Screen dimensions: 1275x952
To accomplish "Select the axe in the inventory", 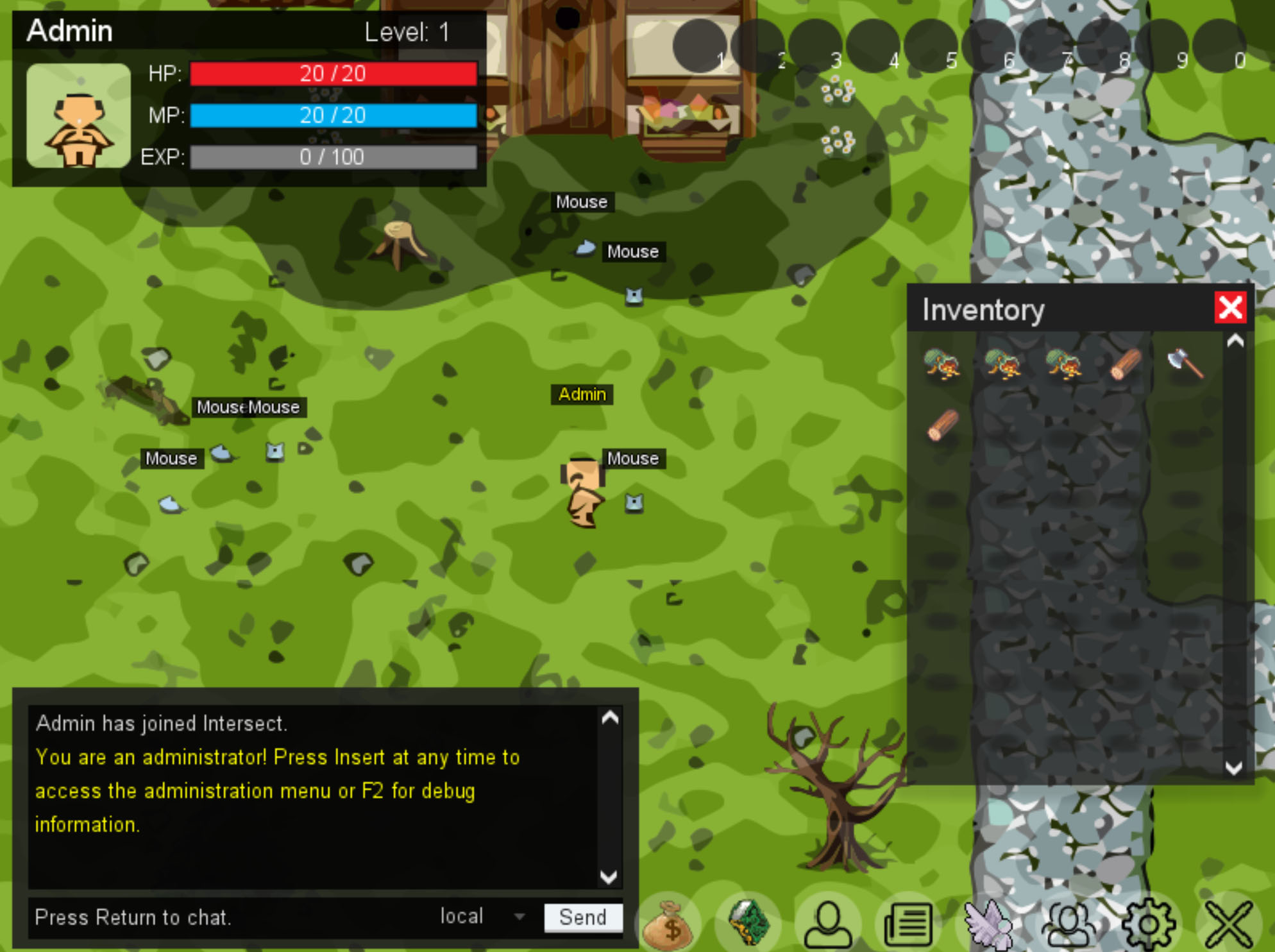I will tap(1185, 364).
